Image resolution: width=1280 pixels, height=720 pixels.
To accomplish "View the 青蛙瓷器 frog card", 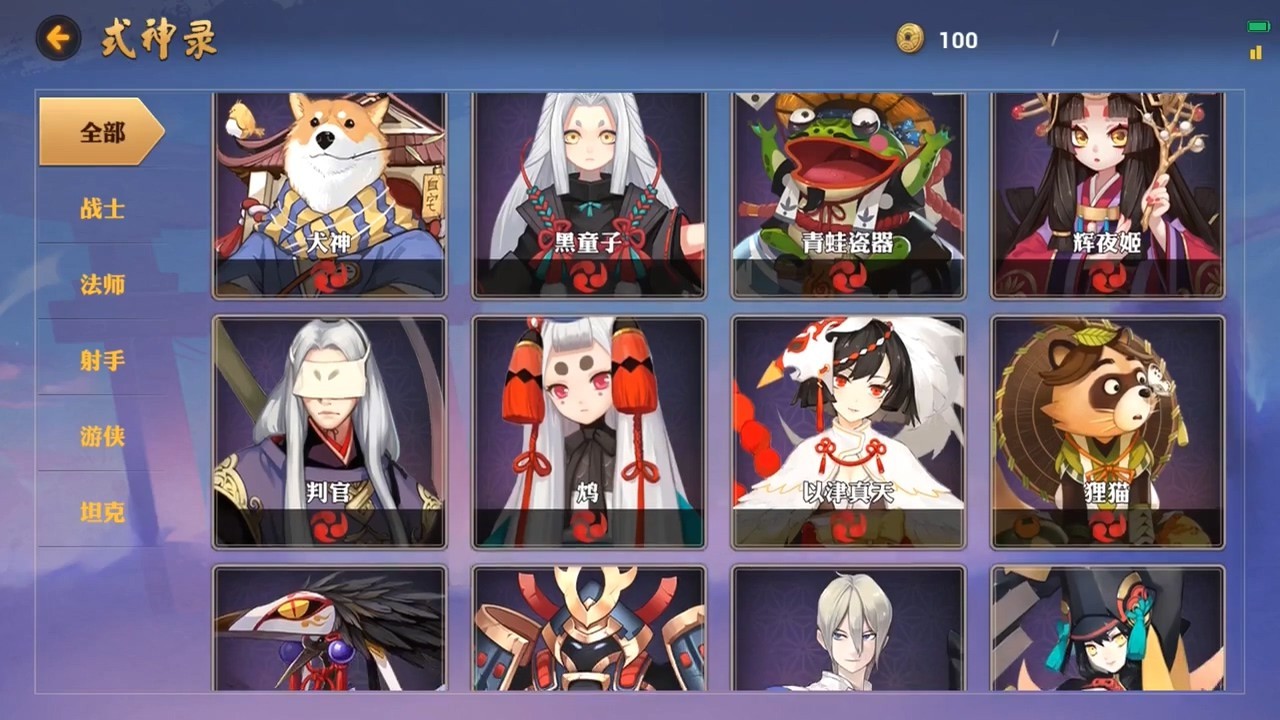I will (848, 195).
